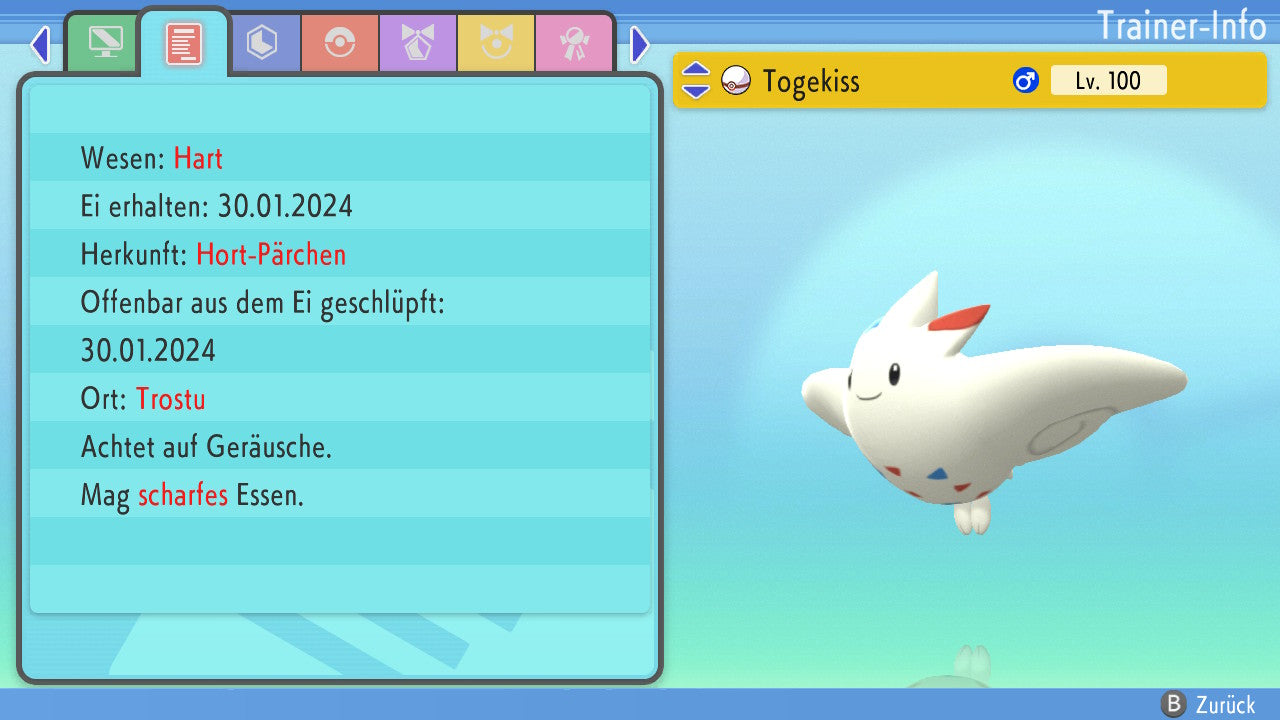This screenshot has height=720, width=1280.
Task: Click the left arrow beside the tabs
Action: 40,44
